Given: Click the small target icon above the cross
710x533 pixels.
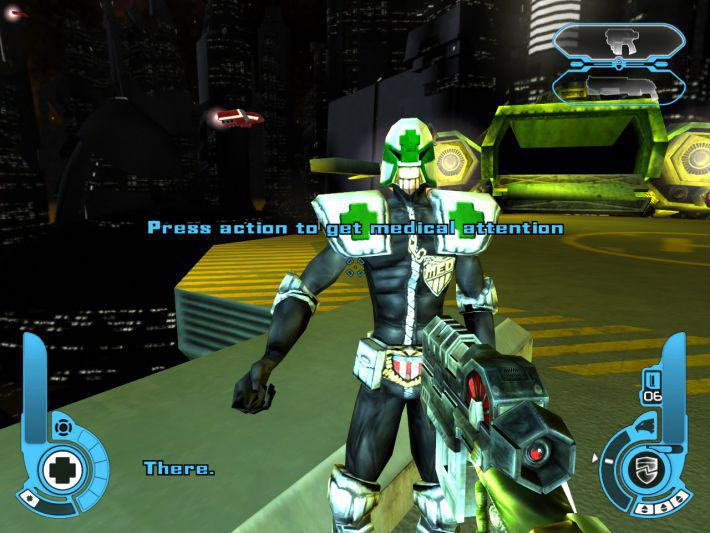Looking at the screenshot, I should [x=63, y=428].
